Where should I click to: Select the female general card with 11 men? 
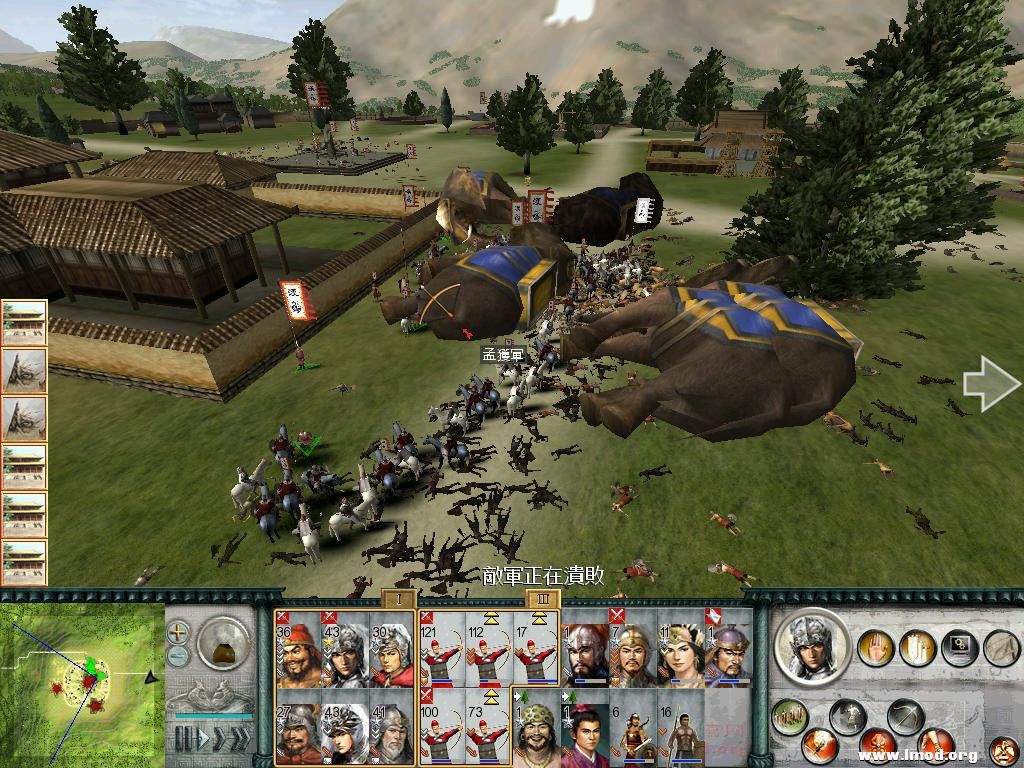[681, 648]
